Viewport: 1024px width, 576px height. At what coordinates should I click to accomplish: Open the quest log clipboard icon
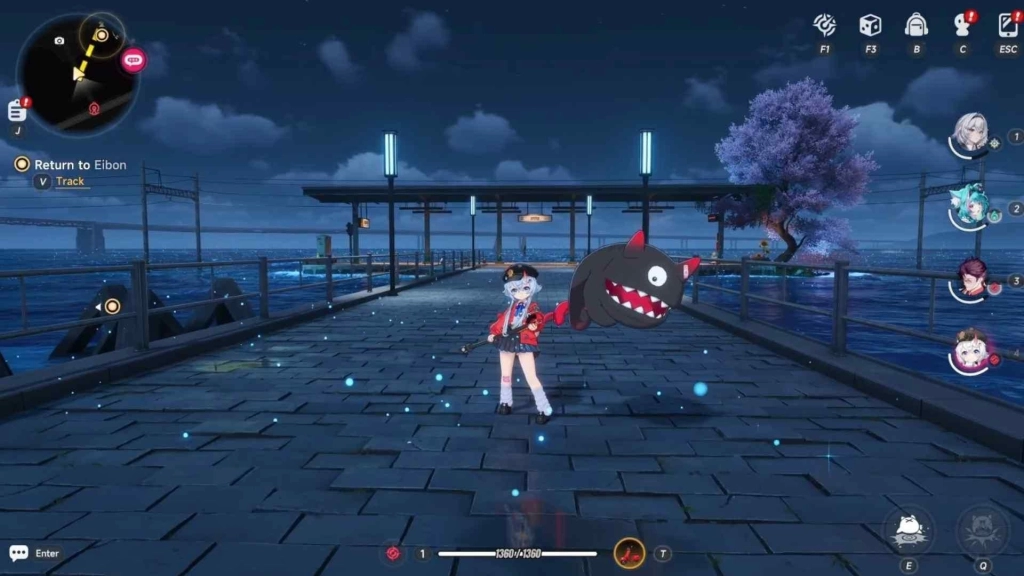tap(17, 110)
